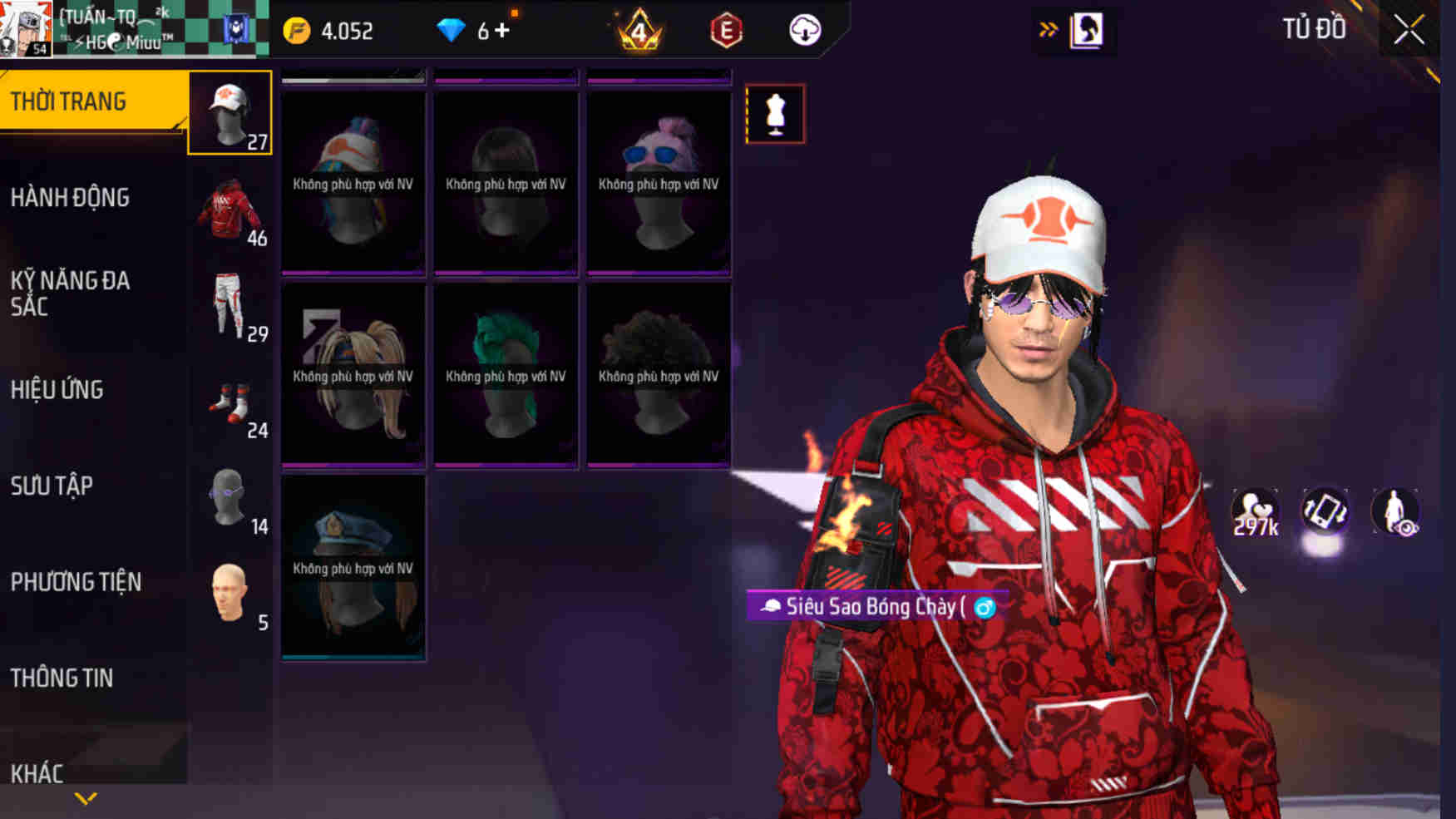Select the red hoodie tops category icon

230,212
